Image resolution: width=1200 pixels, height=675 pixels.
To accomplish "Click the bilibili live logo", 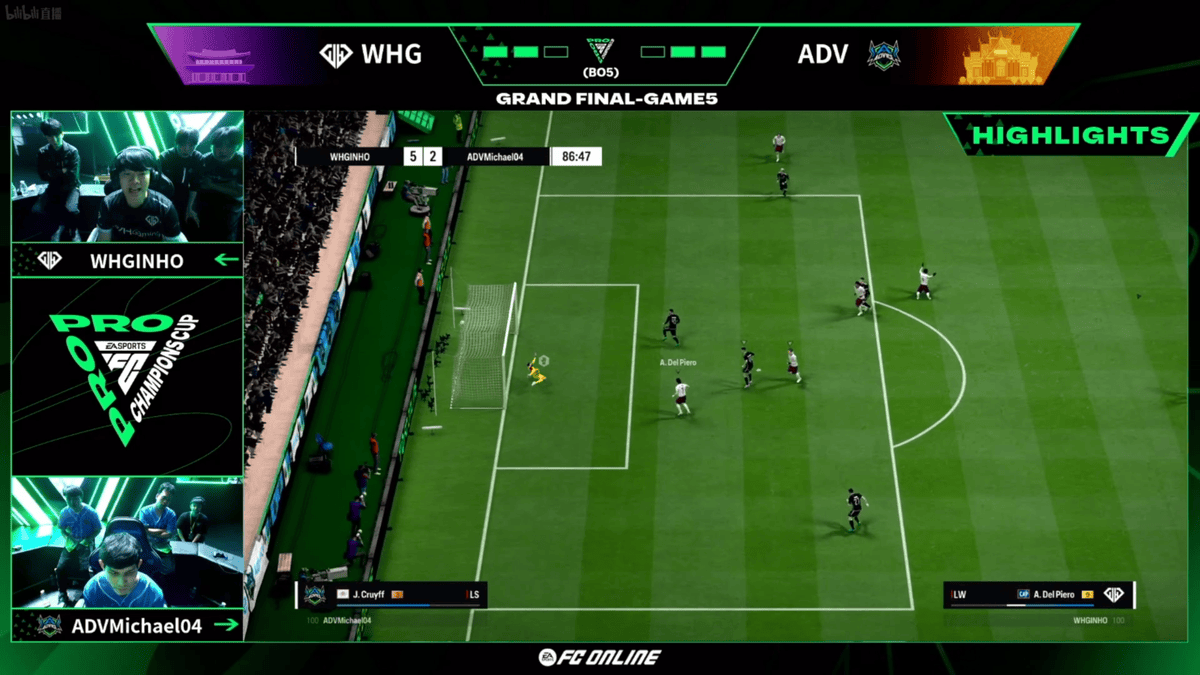I will [x=32, y=13].
